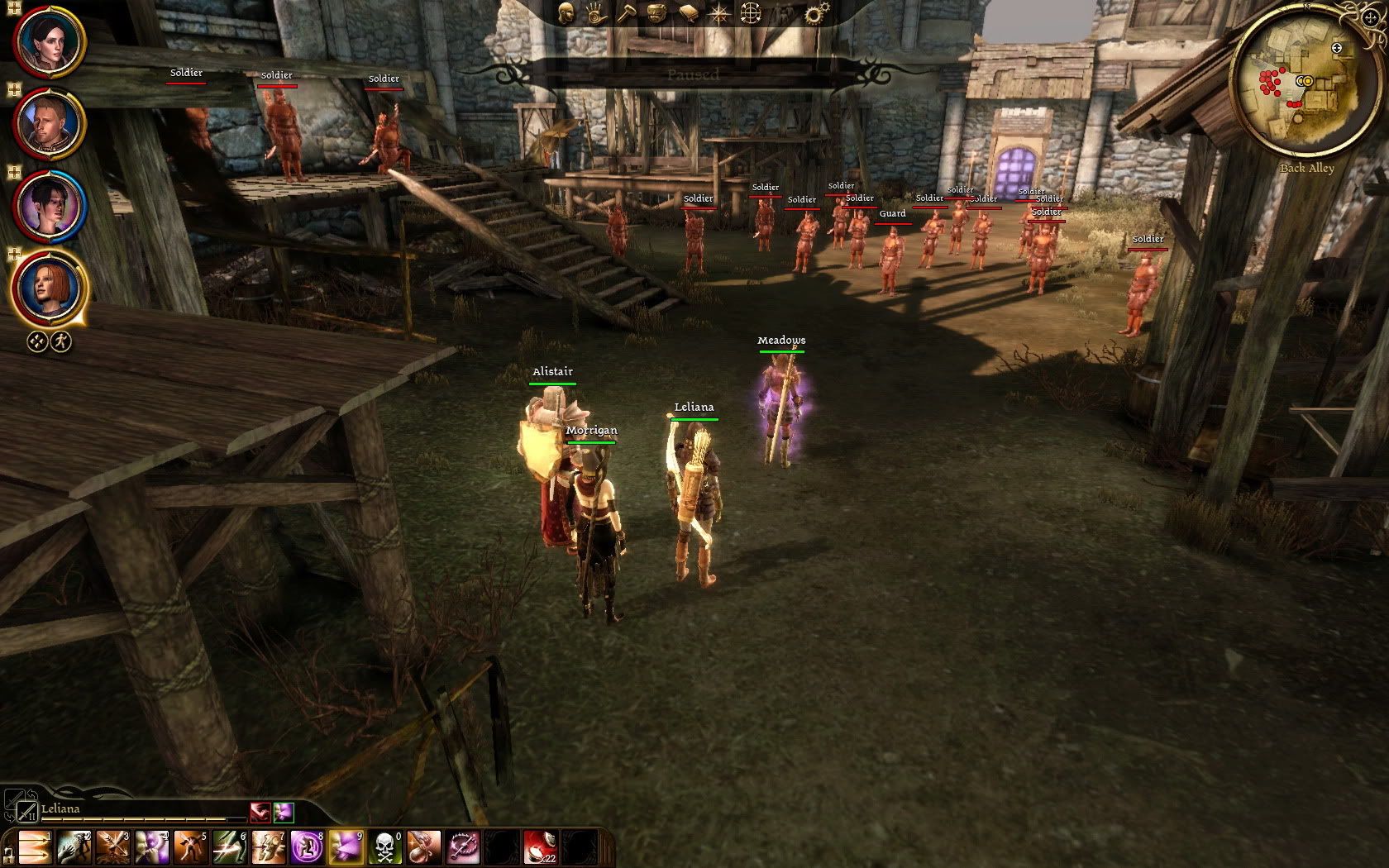Use the triple arrow ability in slot 1
This screenshot has height=868, width=1389.
coord(33,847)
